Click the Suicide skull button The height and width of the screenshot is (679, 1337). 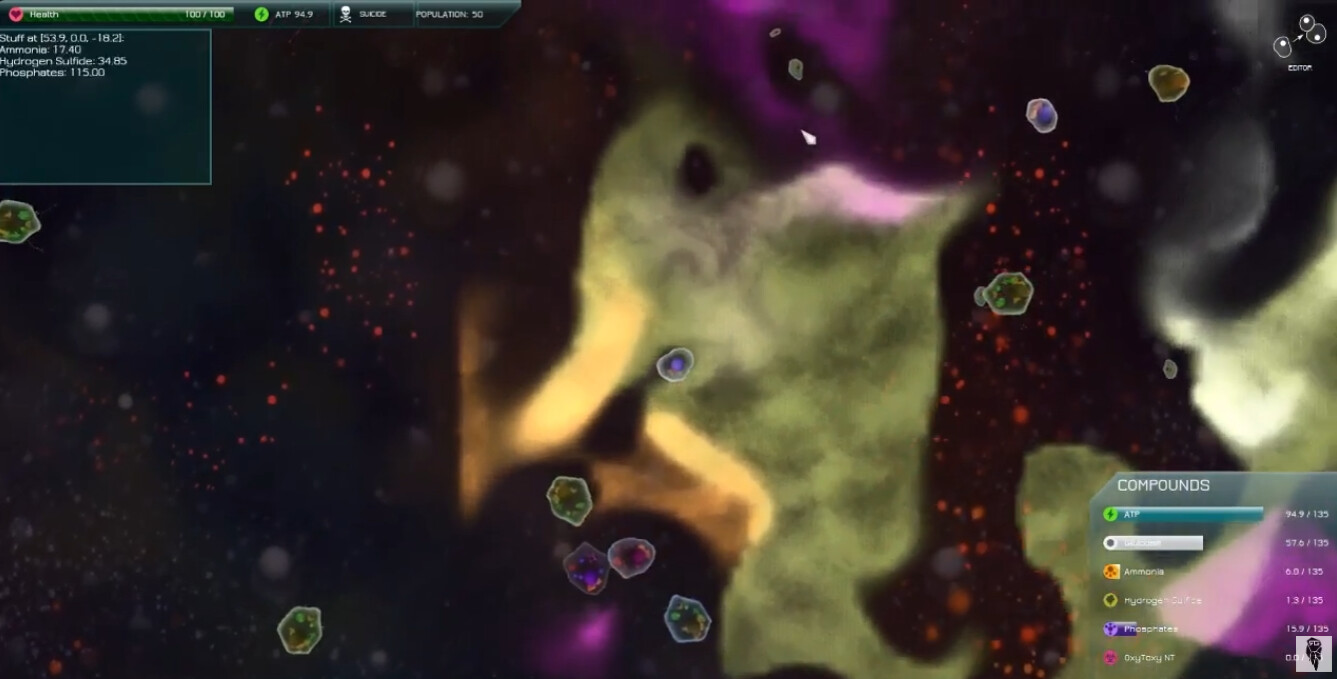[346, 14]
